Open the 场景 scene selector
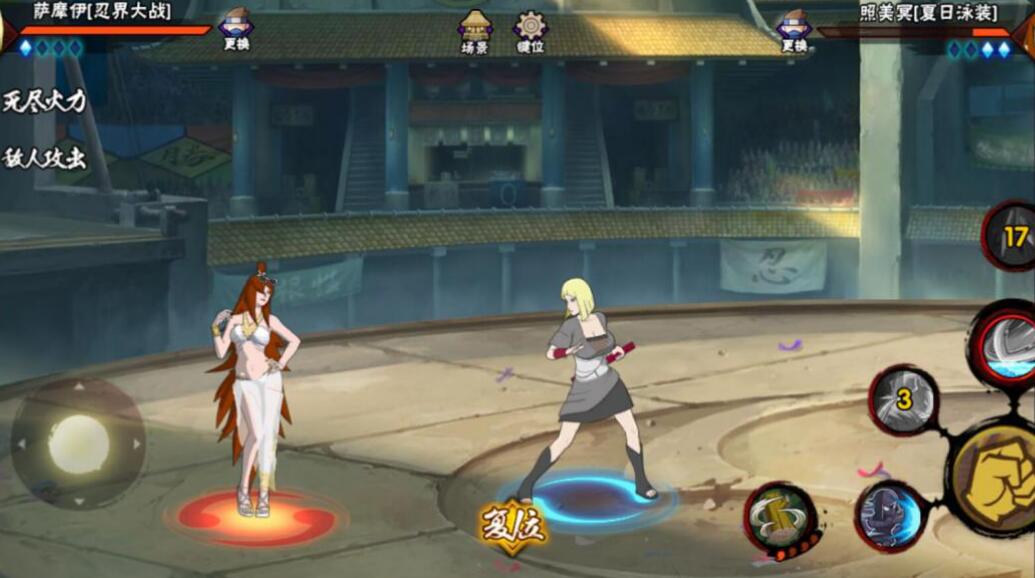1035x578 pixels. [x=475, y=31]
